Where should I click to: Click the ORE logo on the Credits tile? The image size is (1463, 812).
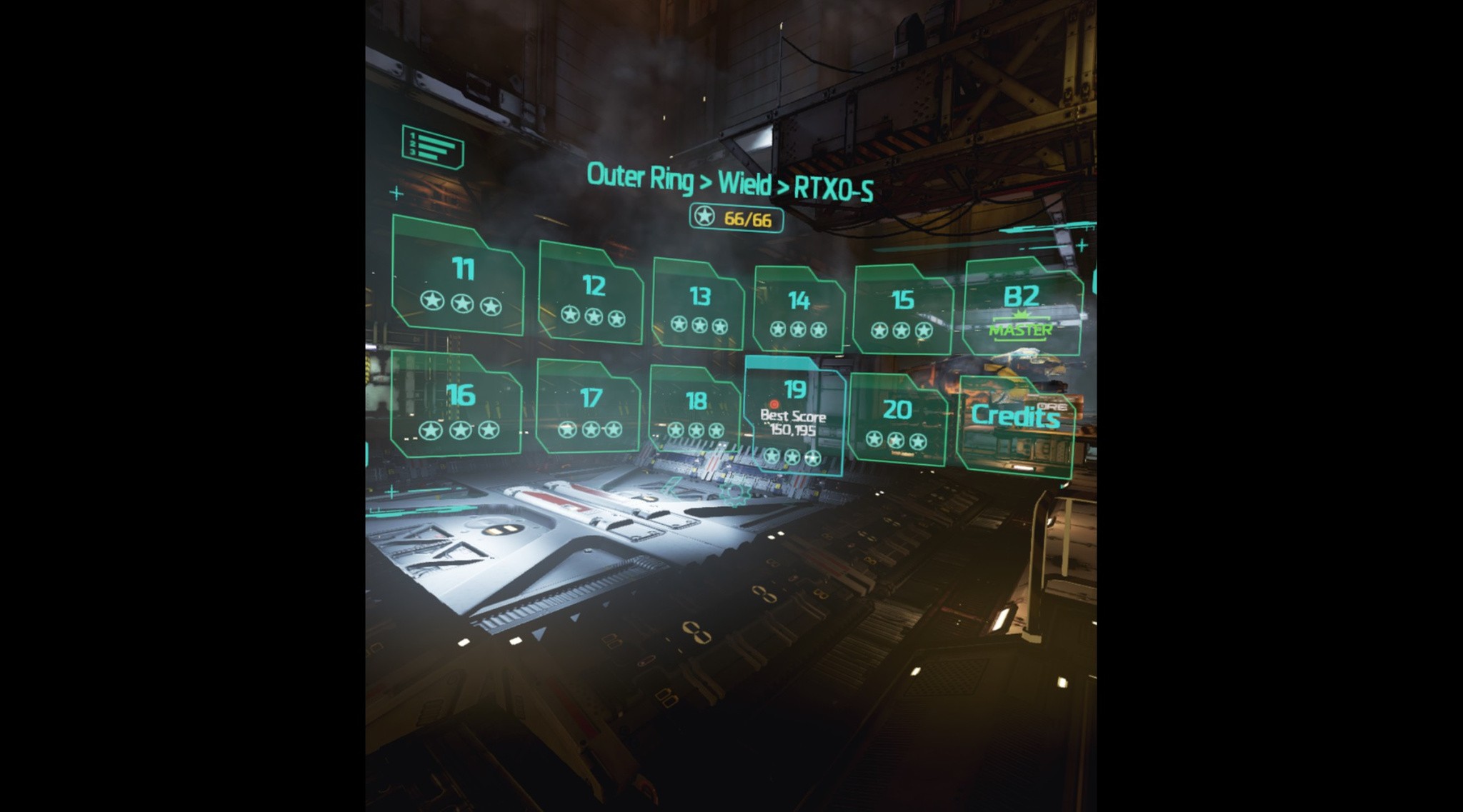[1052, 406]
